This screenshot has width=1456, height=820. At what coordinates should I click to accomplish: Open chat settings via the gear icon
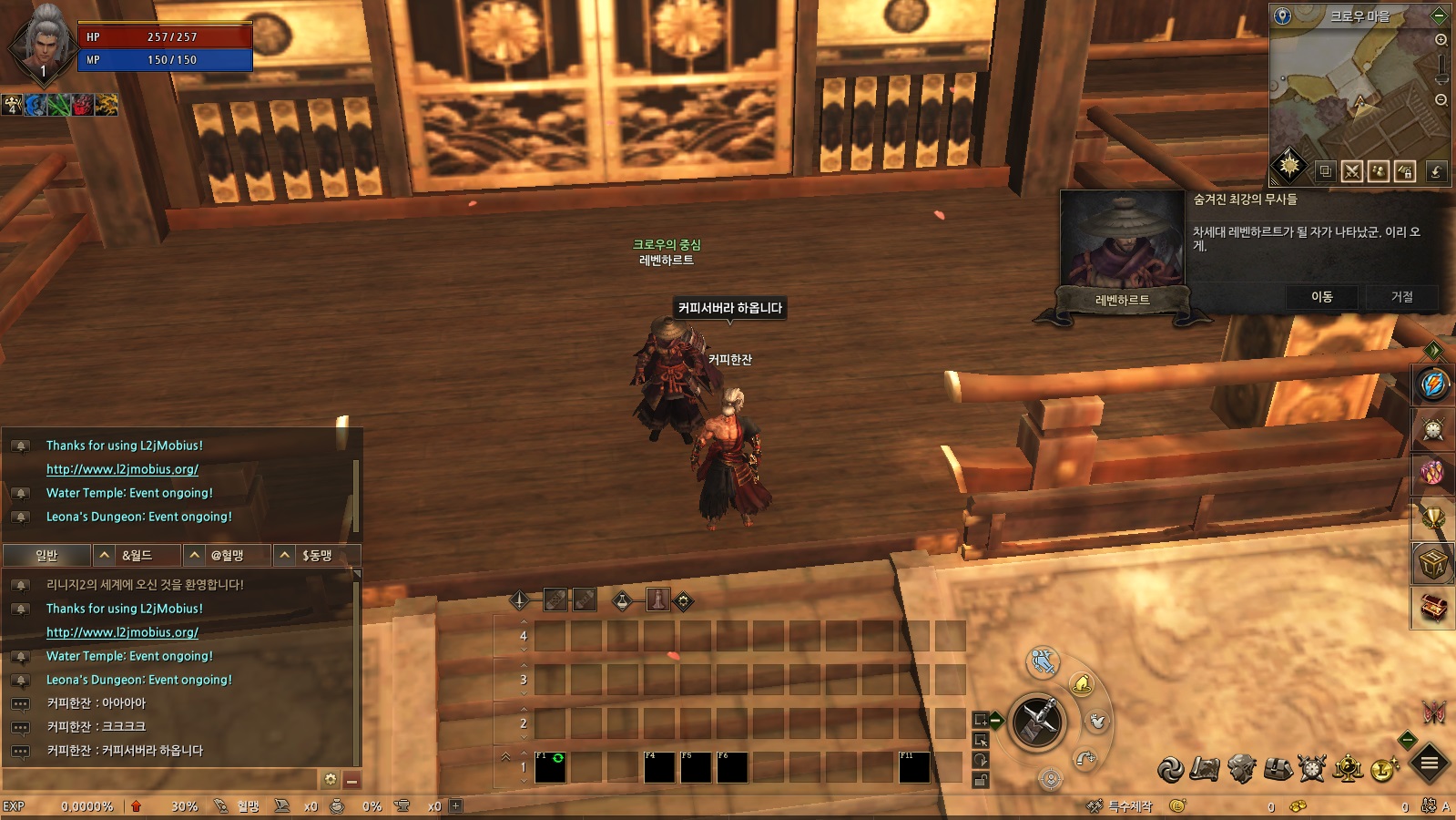click(331, 780)
